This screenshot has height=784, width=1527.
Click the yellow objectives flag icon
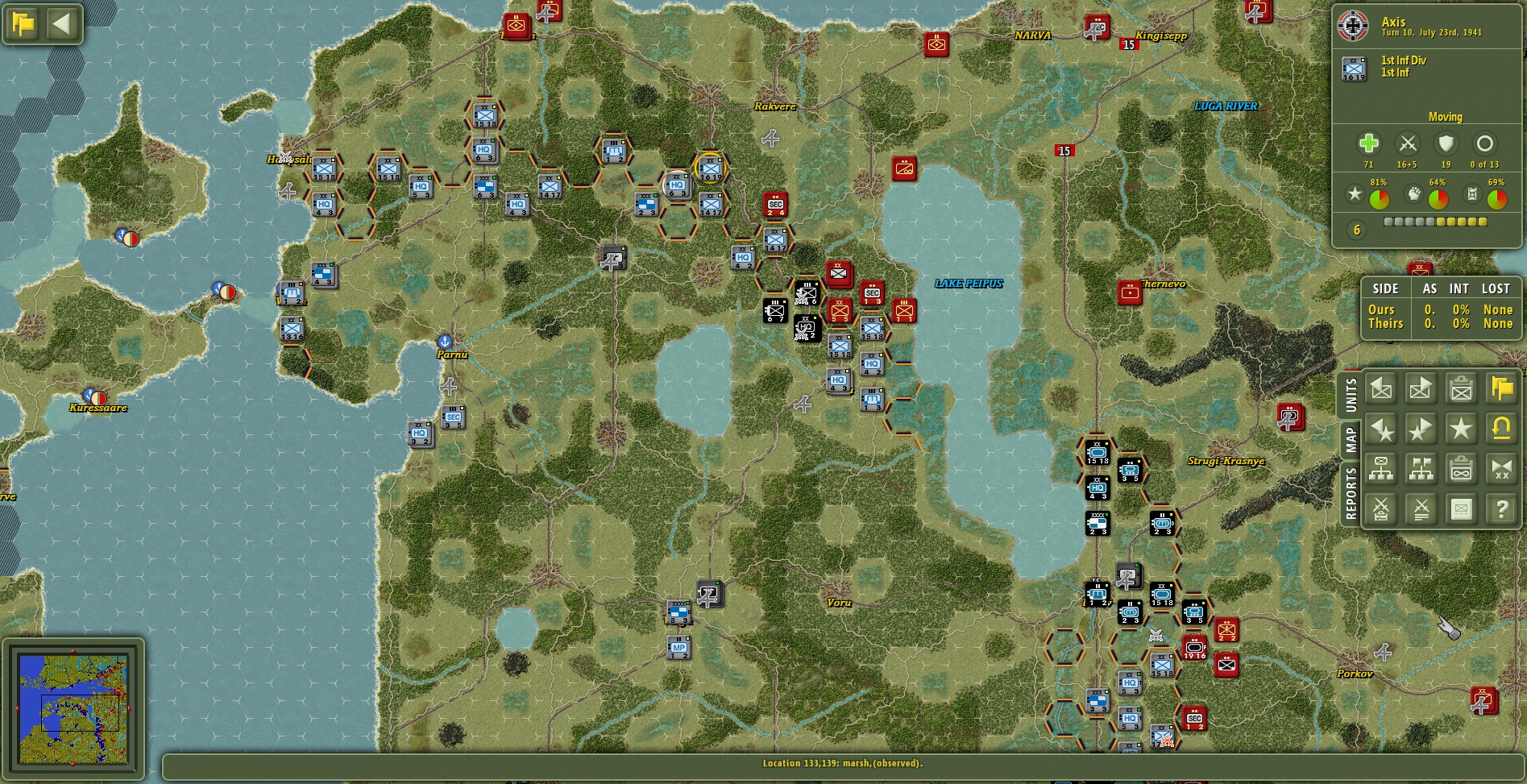click(1500, 389)
